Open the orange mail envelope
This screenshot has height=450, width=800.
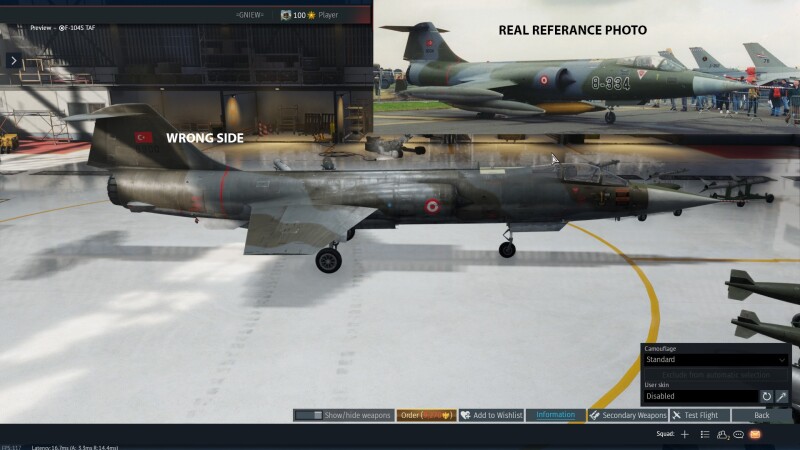(x=755, y=435)
